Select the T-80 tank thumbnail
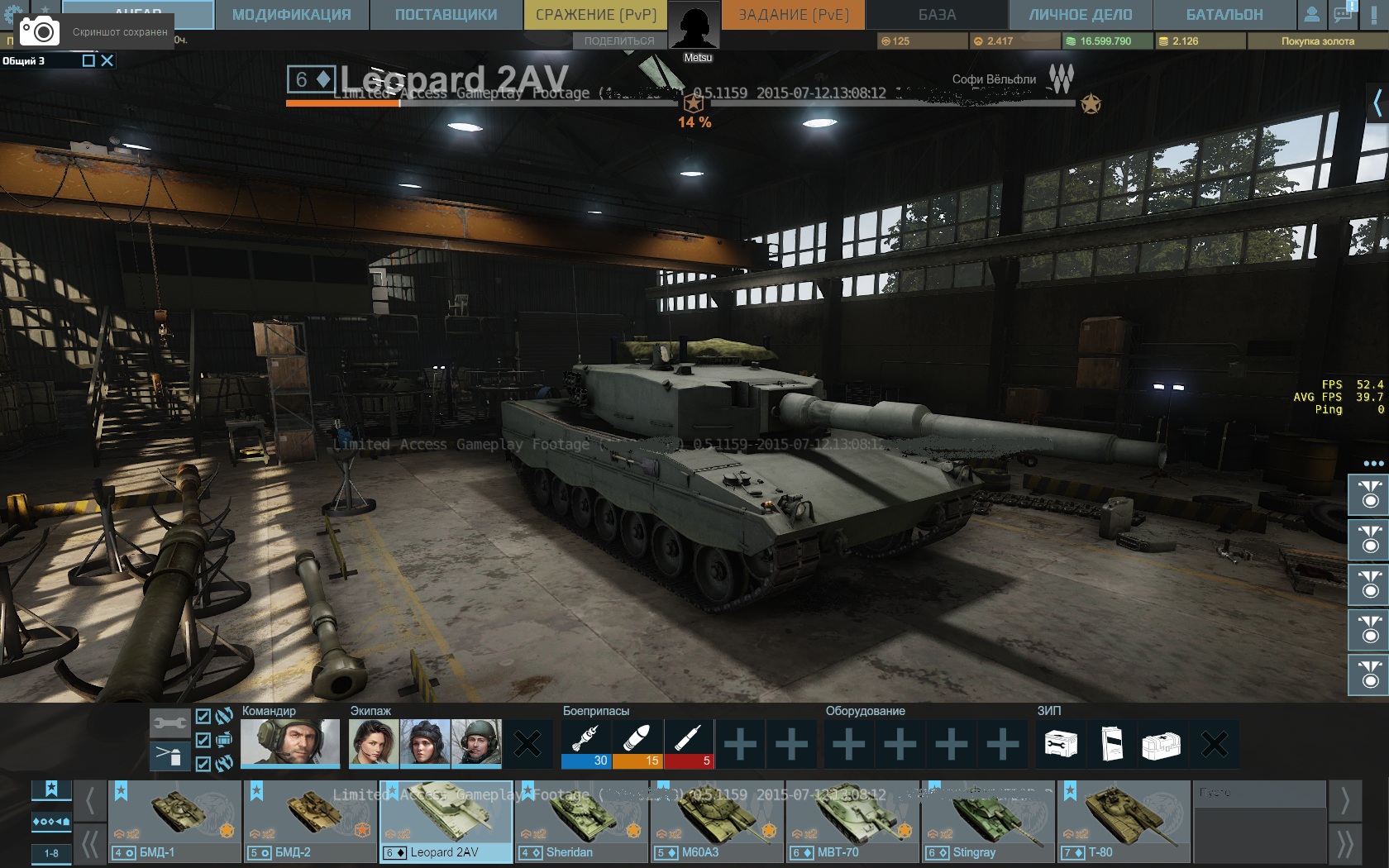Screen dimensions: 1389x868 pos(1124,821)
